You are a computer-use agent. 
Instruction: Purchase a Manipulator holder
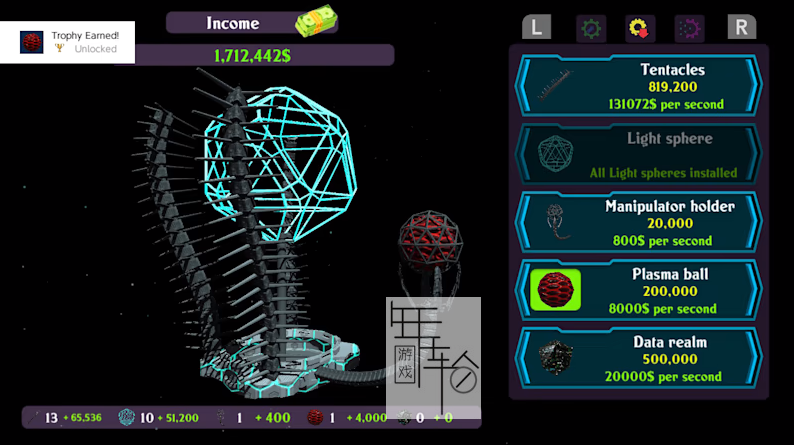(638, 222)
